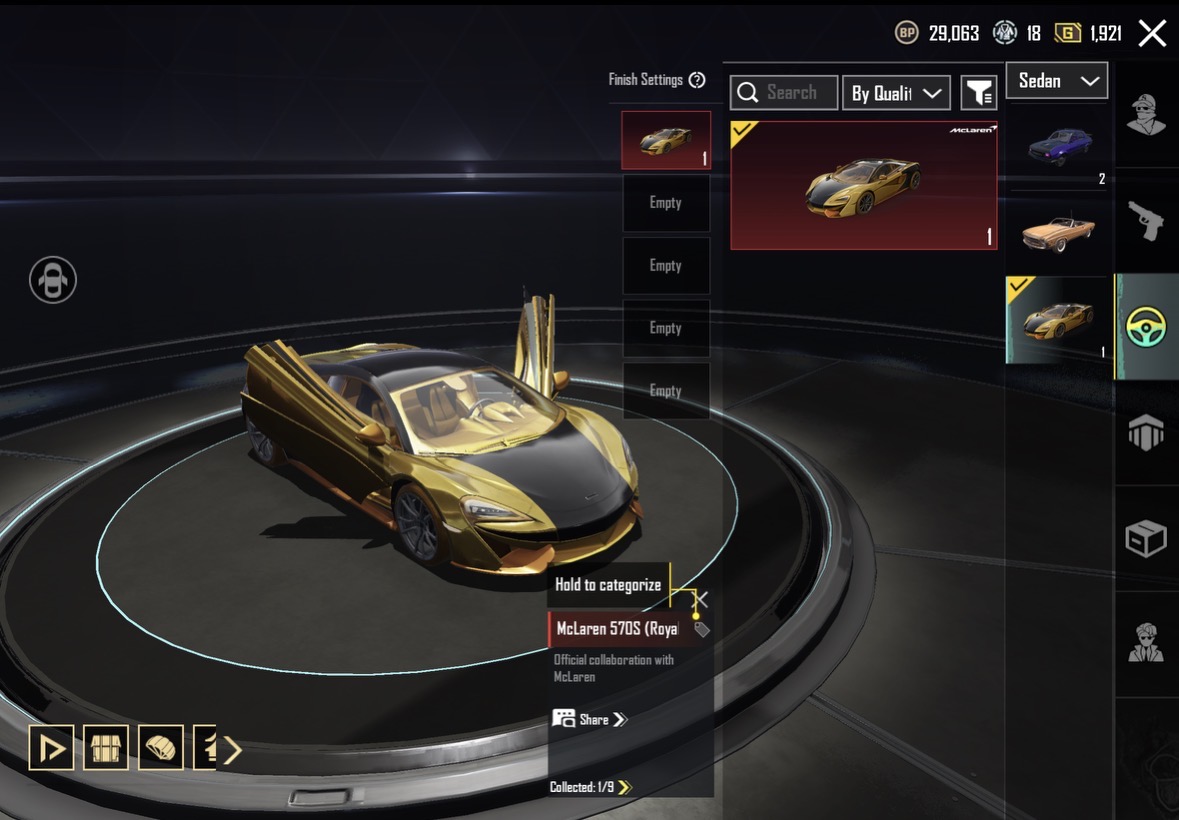
Task: Open the steering wheel vehicles tab
Action: pyautogui.click(x=1146, y=327)
